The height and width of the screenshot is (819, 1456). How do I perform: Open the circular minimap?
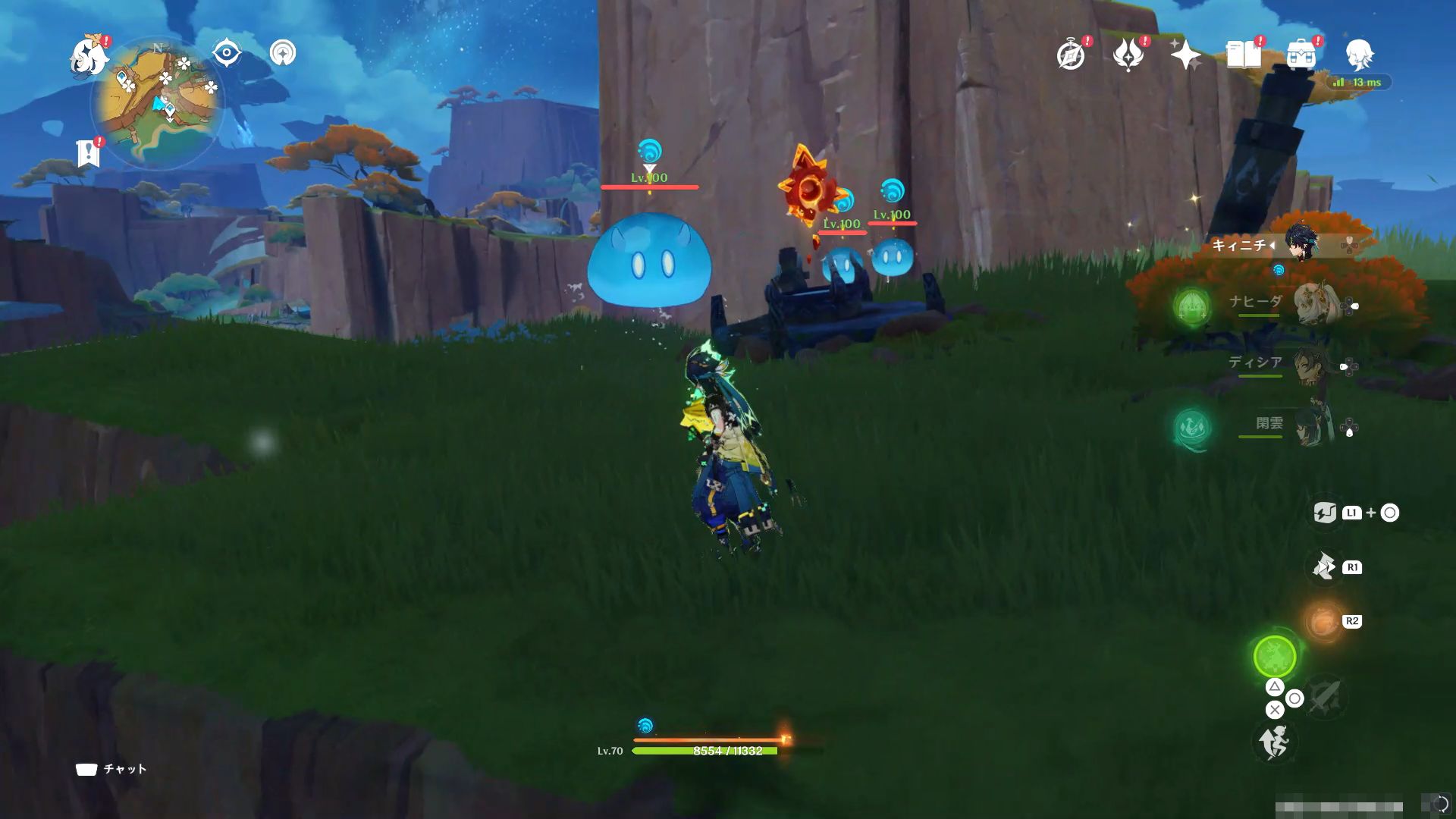158,103
